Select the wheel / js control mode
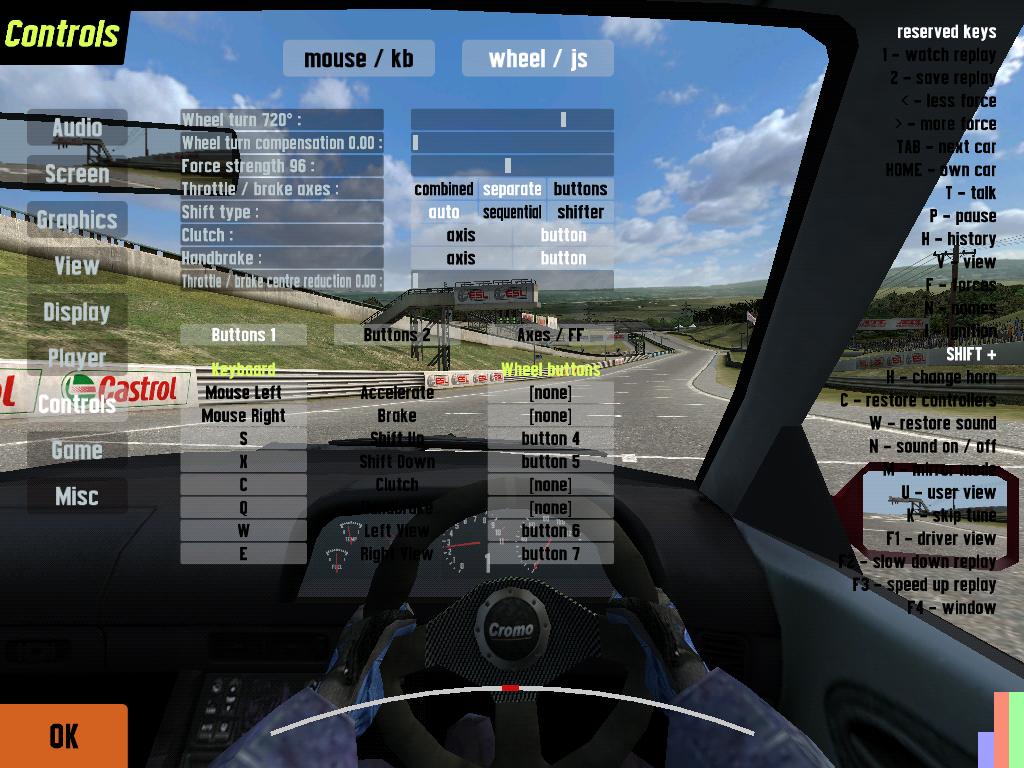The width and height of the screenshot is (1024, 768). pyautogui.click(x=538, y=58)
